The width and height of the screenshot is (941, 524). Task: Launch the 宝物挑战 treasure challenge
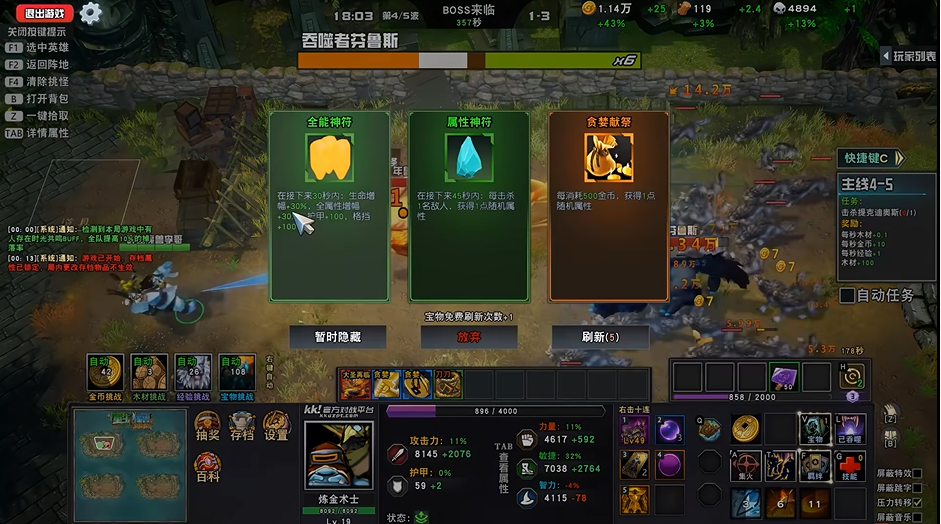click(x=237, y=372)
